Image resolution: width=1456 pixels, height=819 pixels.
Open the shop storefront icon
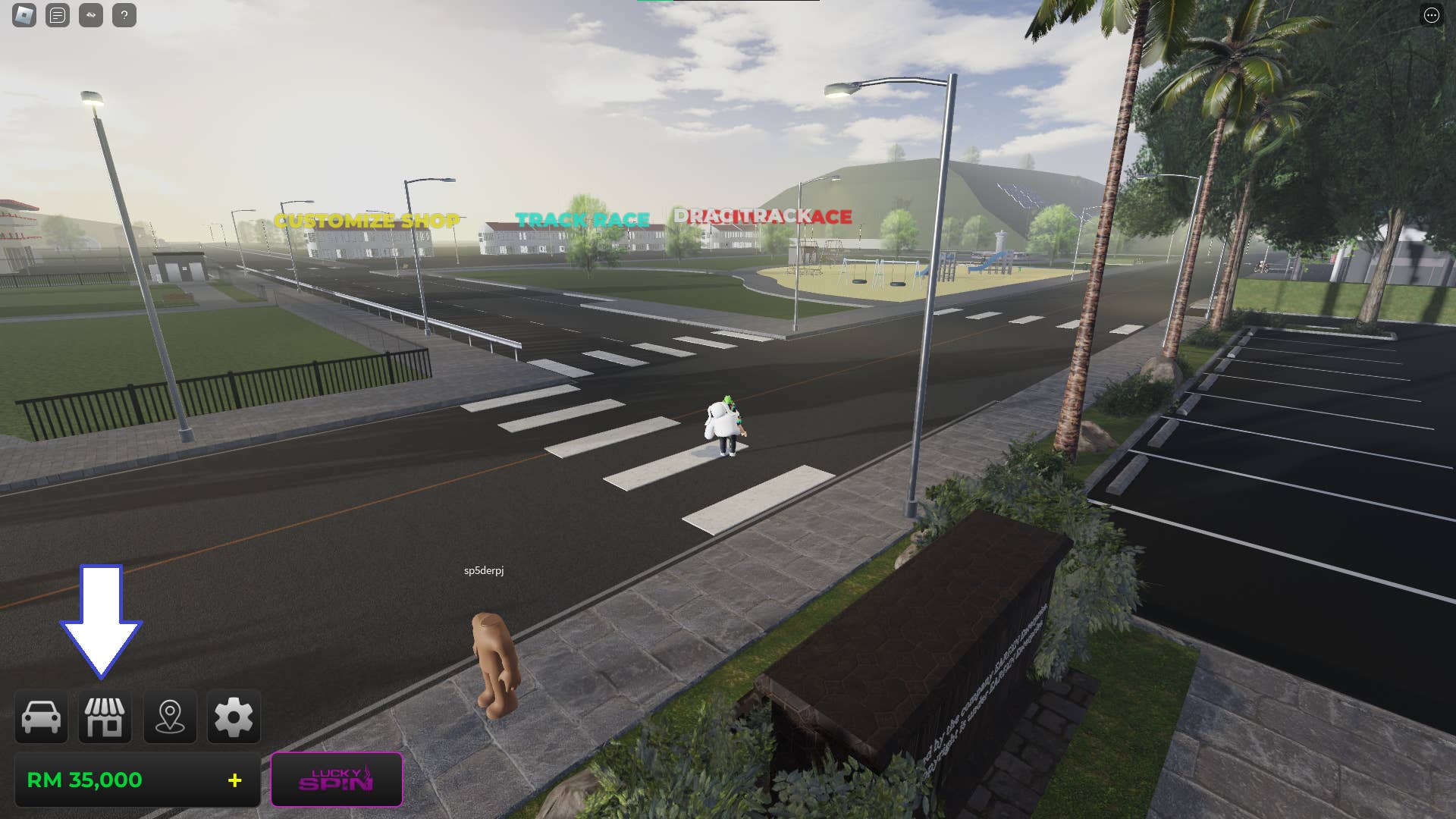click(x=105, y=717)
